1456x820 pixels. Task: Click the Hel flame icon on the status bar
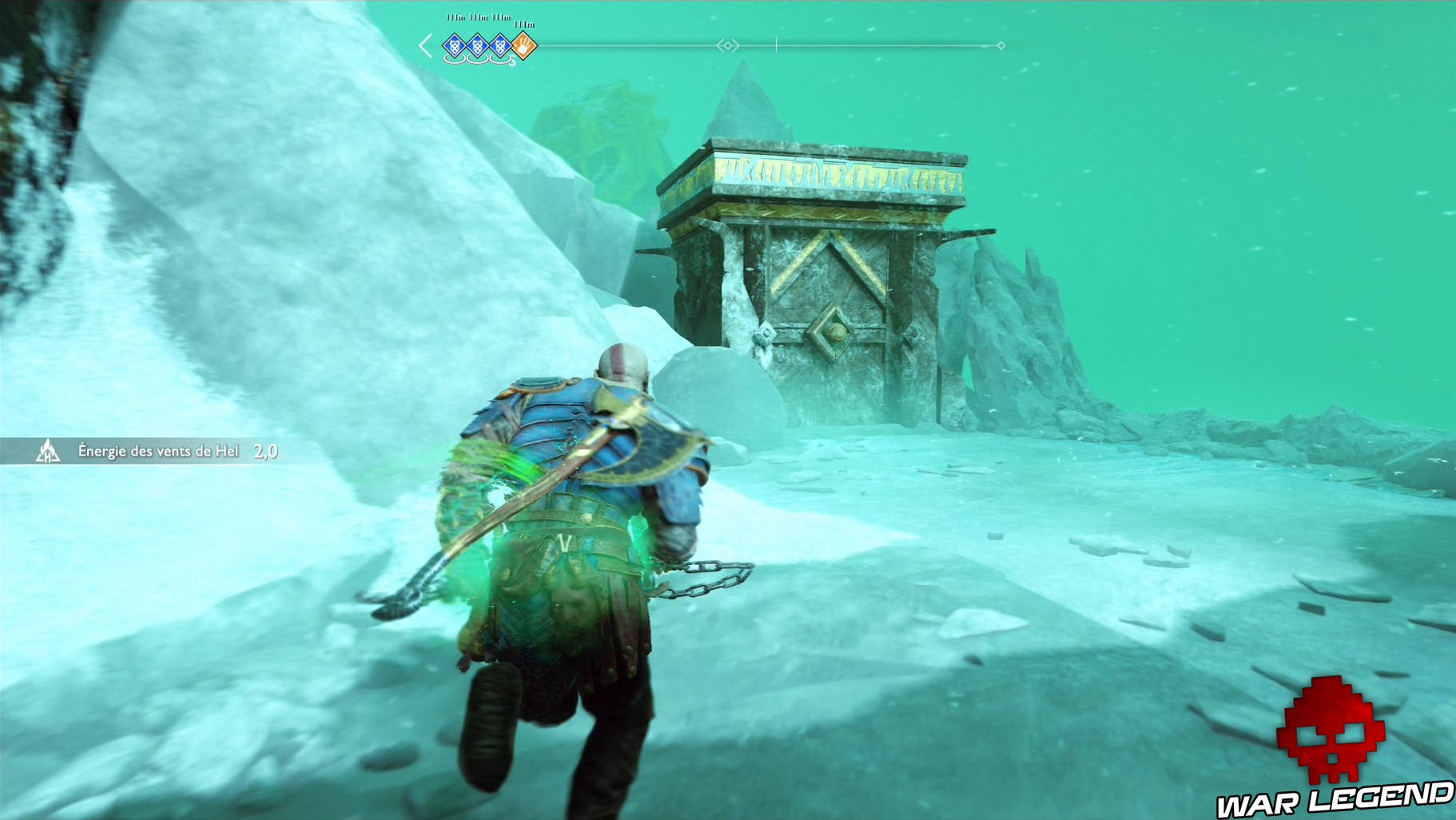pyautogui.click(x=50, y=451)
